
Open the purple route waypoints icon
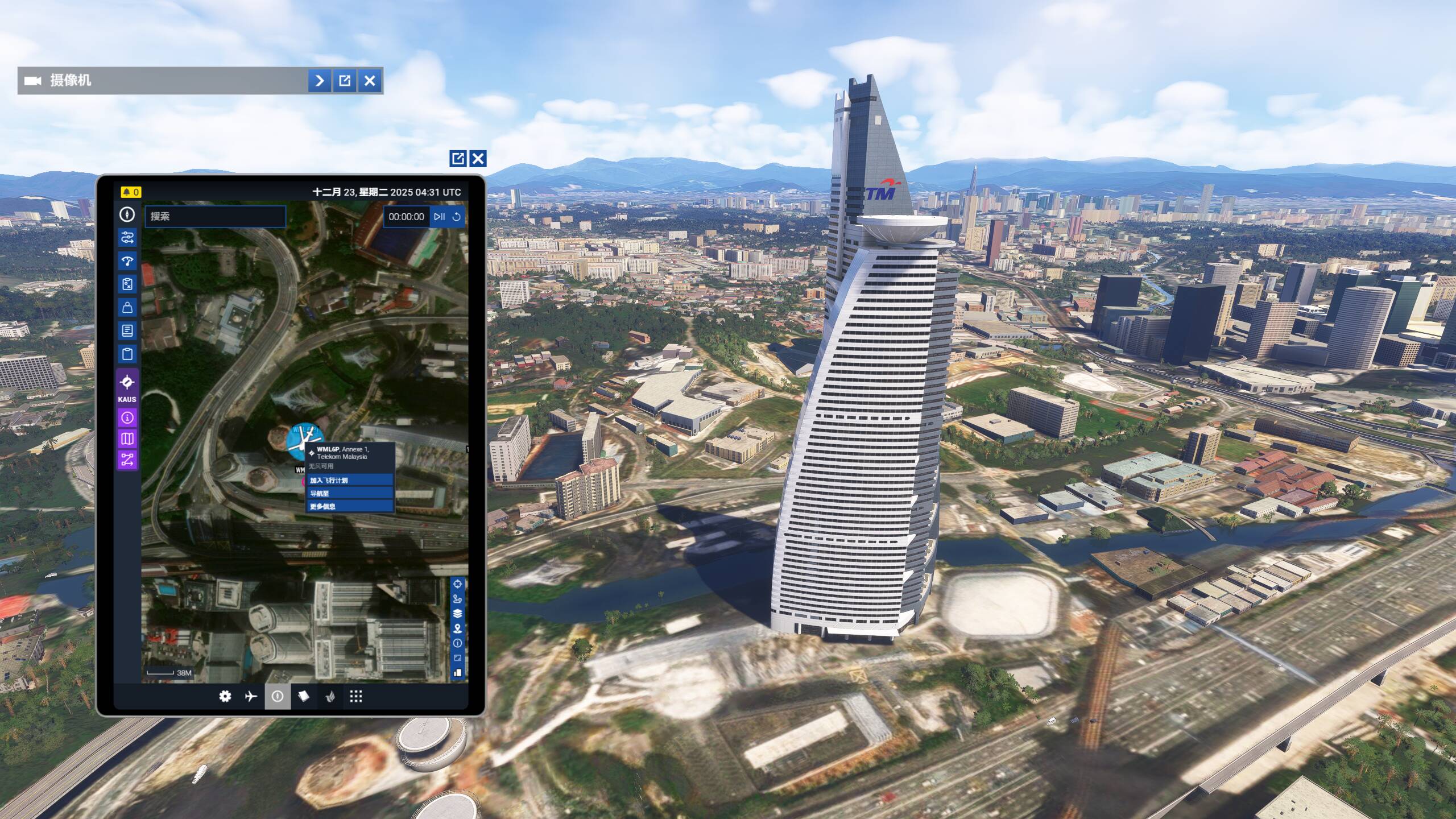(127, 460)
